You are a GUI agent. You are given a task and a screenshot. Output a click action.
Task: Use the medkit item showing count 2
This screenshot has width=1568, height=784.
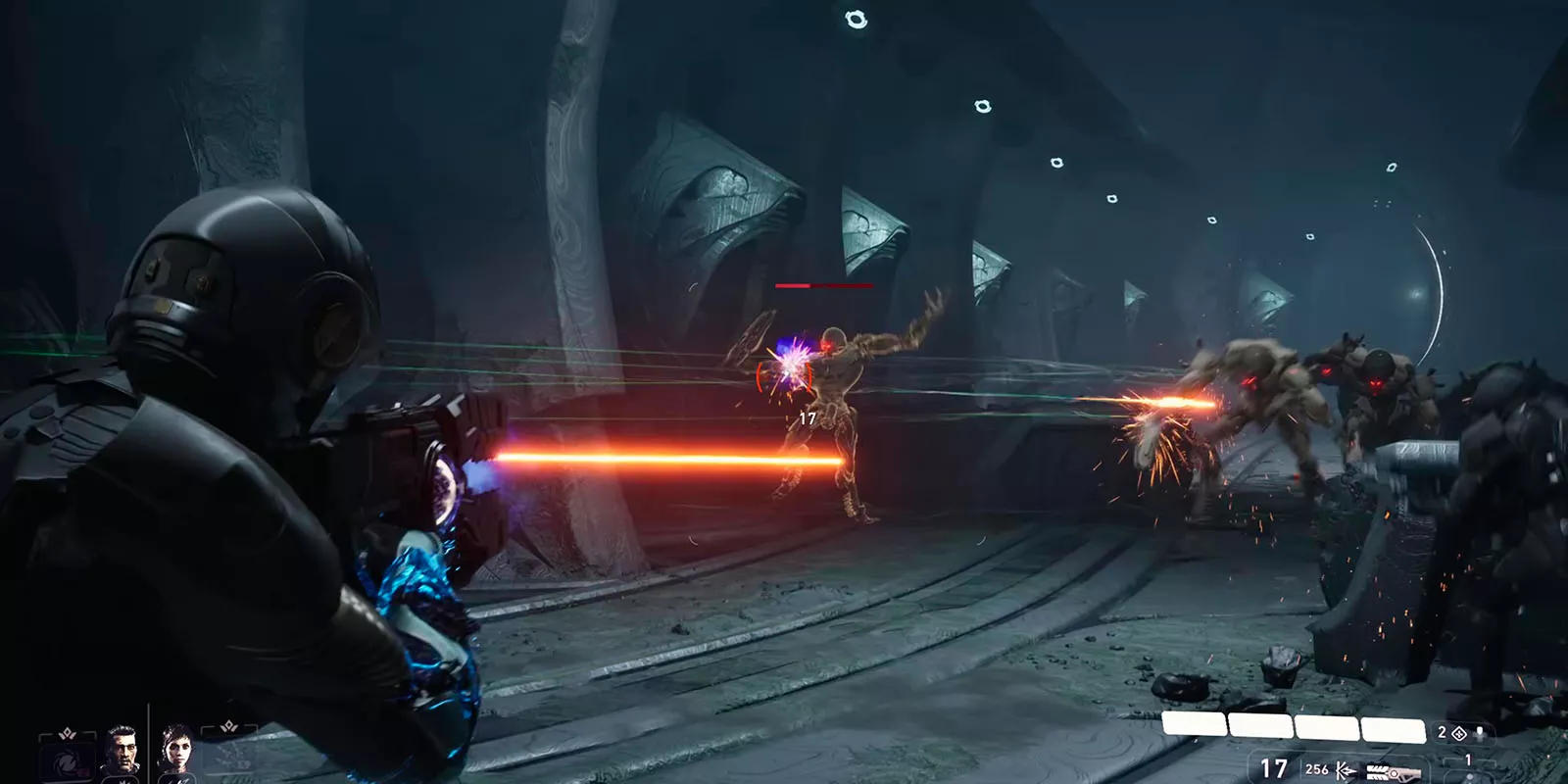(1458, 733)
